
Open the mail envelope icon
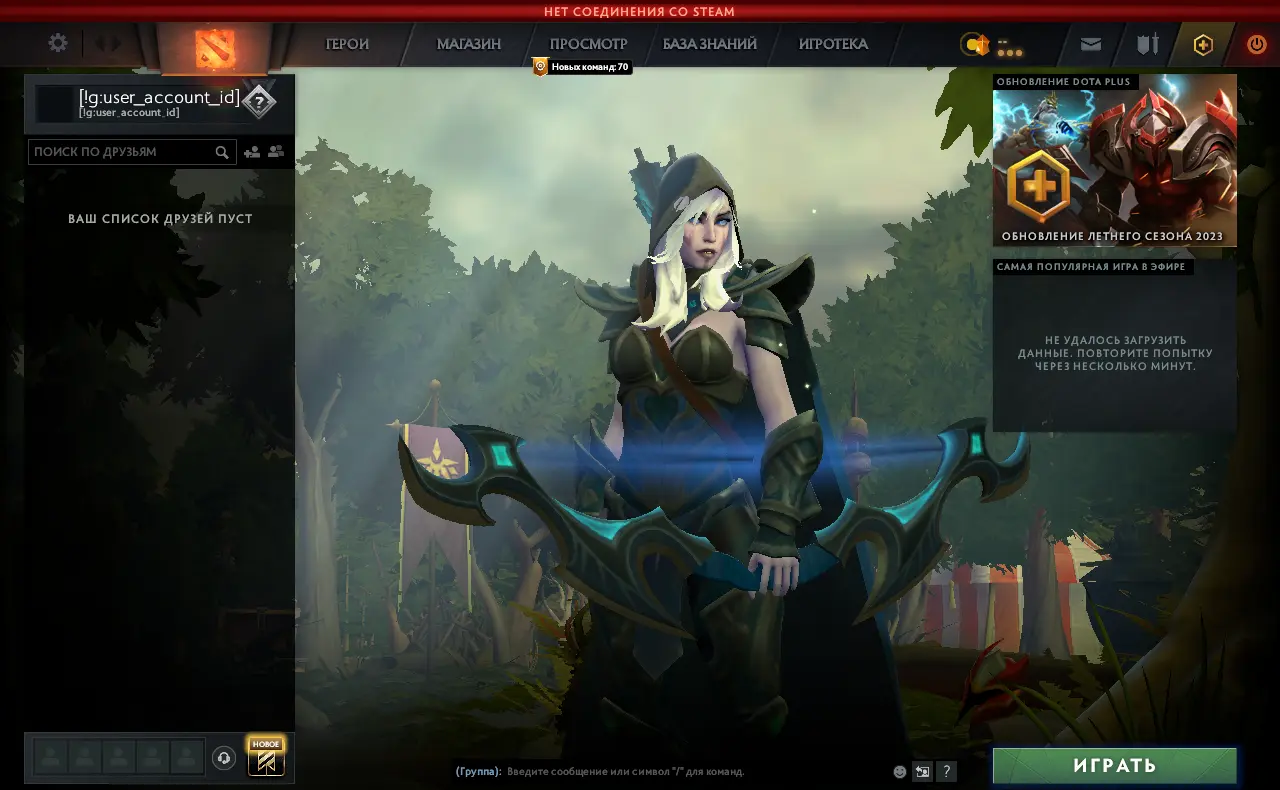[1091, 44]
